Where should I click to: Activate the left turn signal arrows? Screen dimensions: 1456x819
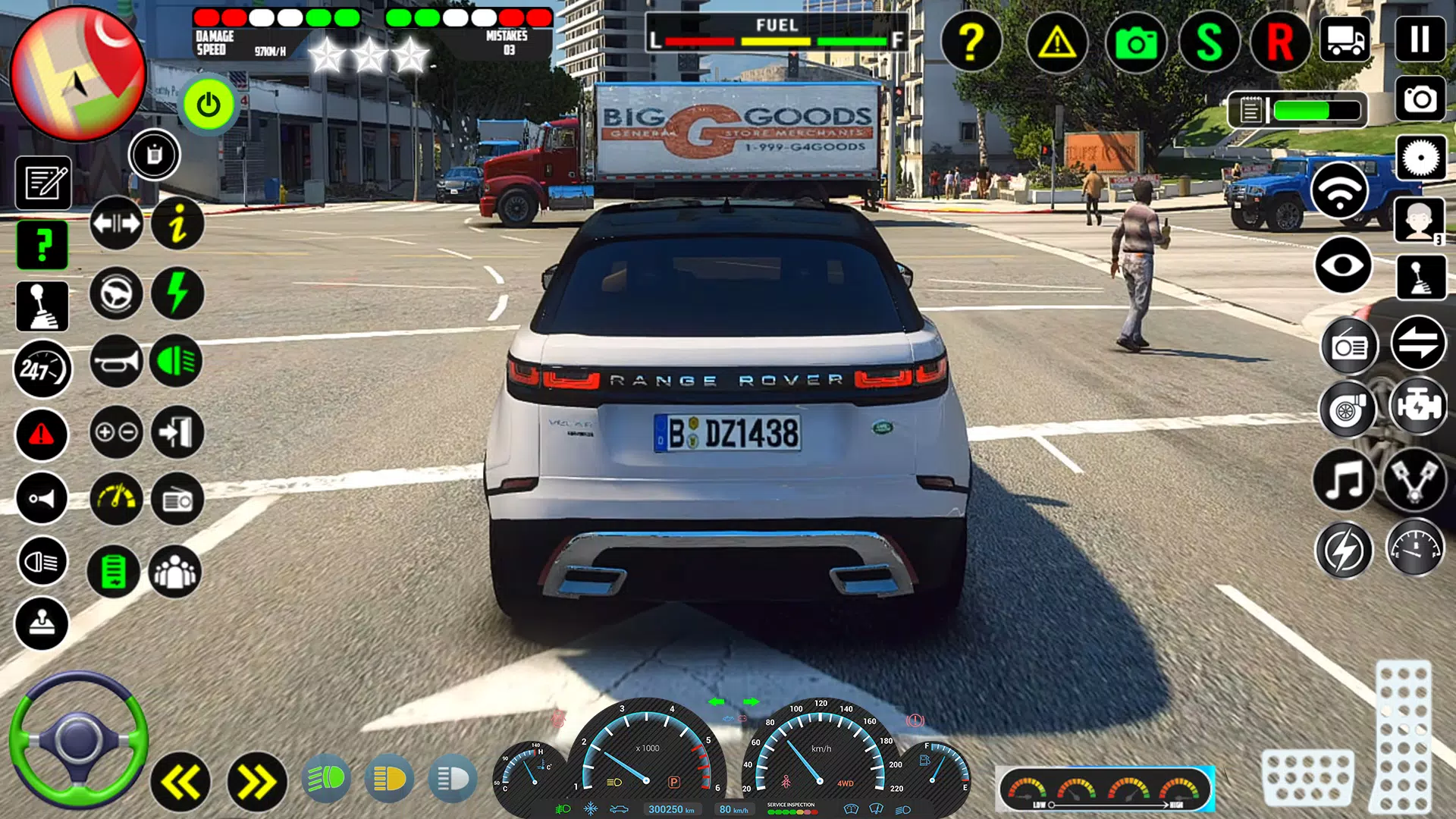[x=180, y=782]
